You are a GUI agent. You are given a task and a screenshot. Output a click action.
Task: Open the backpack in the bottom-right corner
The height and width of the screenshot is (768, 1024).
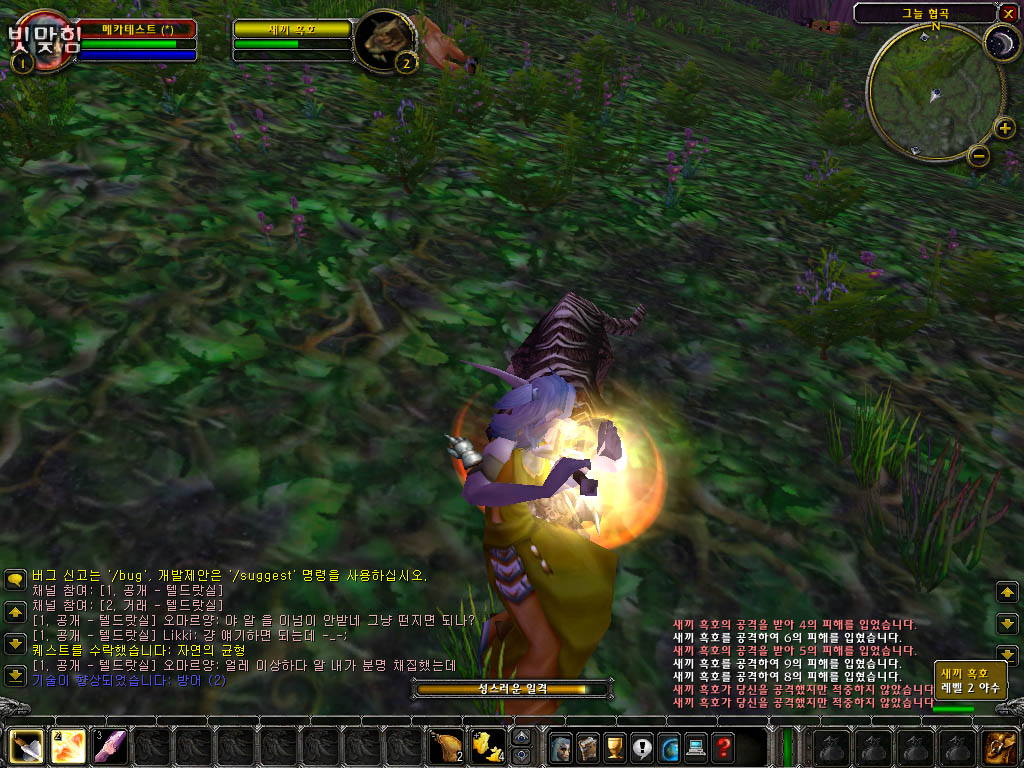(998, 746)
